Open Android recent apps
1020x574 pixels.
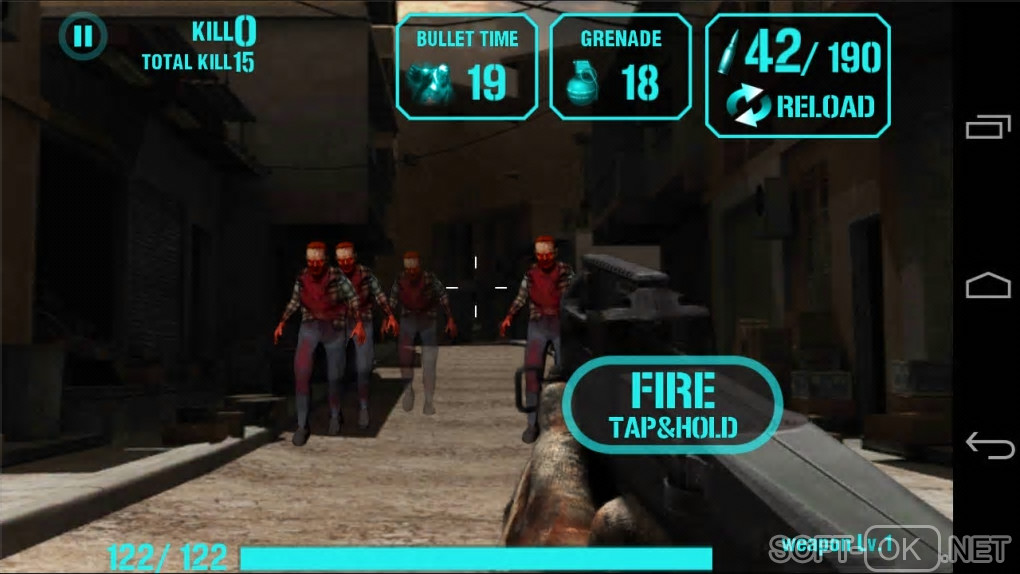coord(988,128)
